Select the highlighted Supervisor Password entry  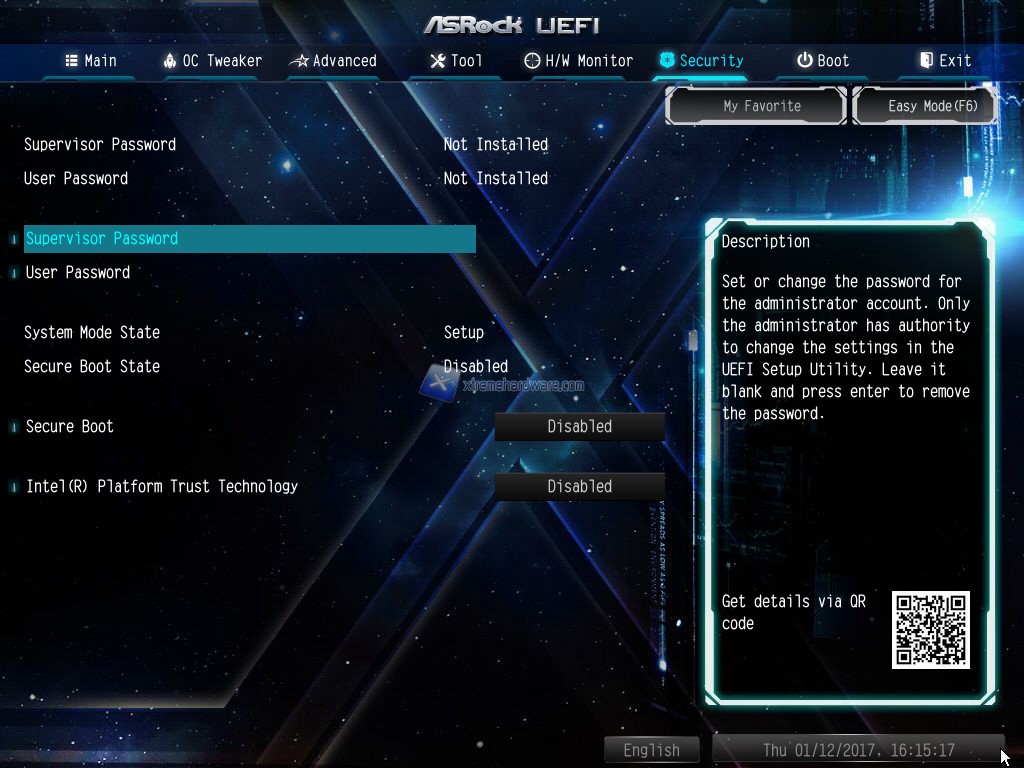(x=249, y=239)
